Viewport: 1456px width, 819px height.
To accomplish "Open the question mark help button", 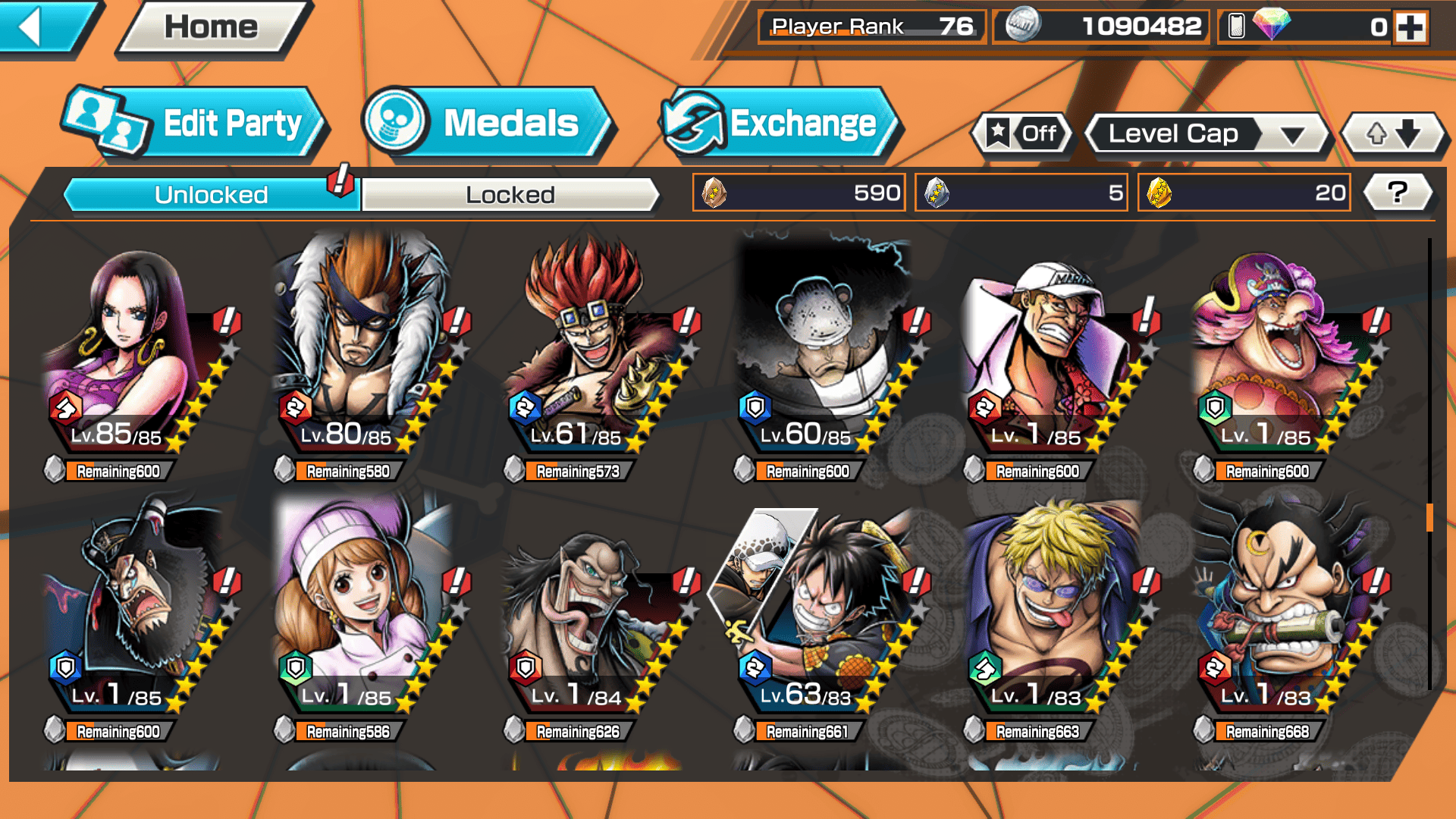I will pos(1398,193).
